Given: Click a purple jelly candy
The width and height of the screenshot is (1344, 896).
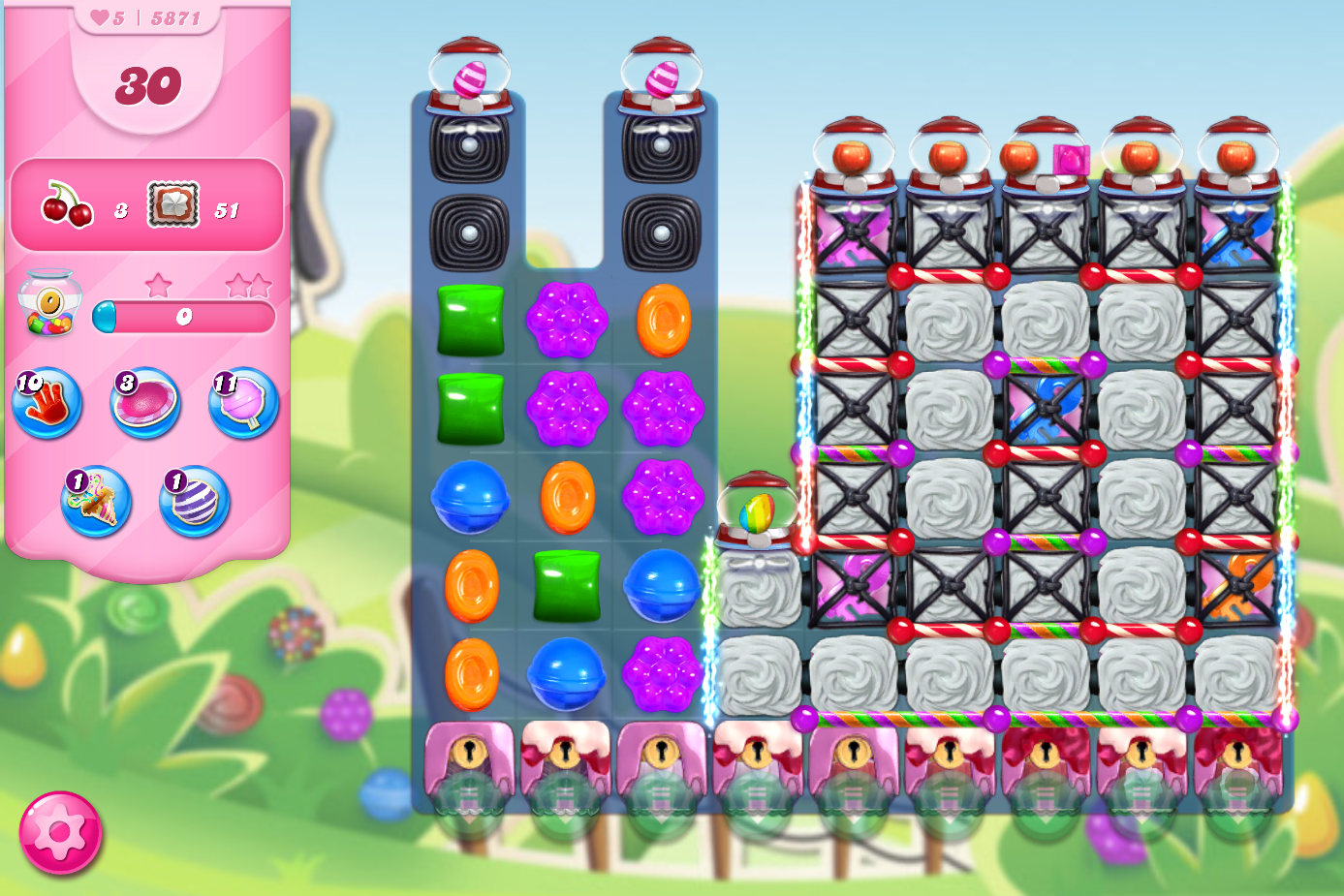Looking at the screenshot, I should pyautogui.click(x=568, y=320).
